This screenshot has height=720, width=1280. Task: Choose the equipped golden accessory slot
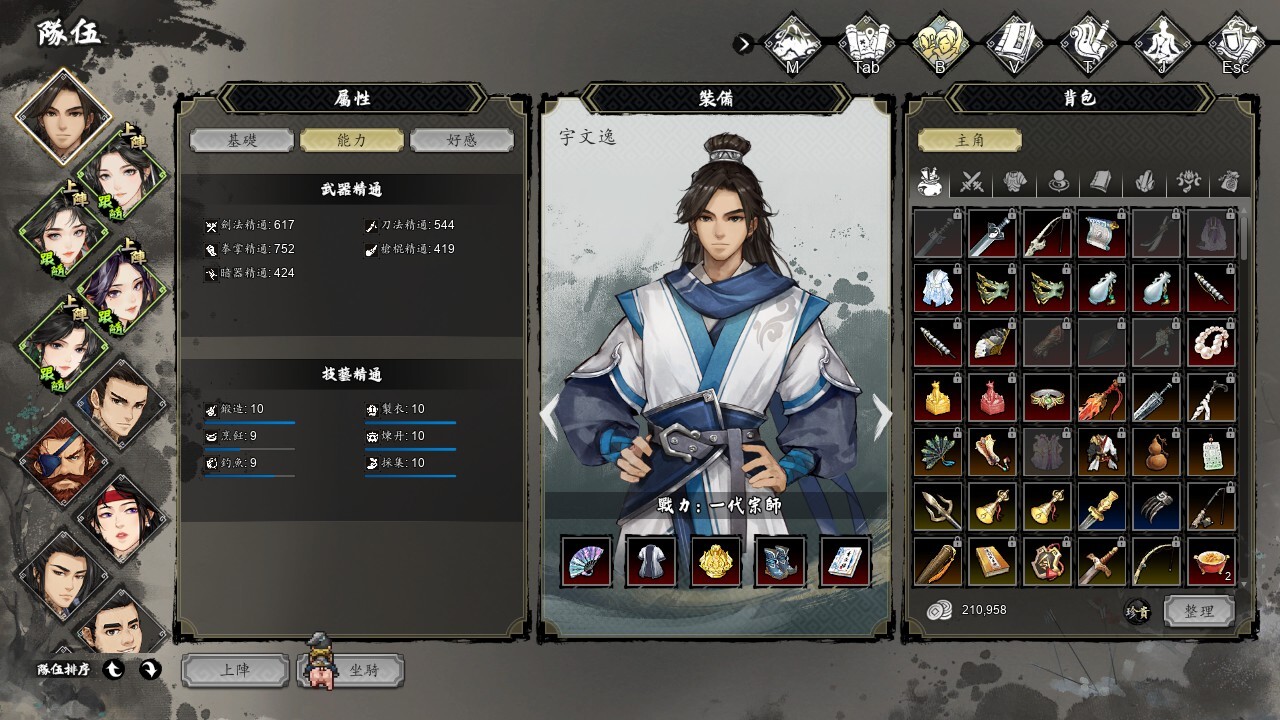click(x=716, y=561)
